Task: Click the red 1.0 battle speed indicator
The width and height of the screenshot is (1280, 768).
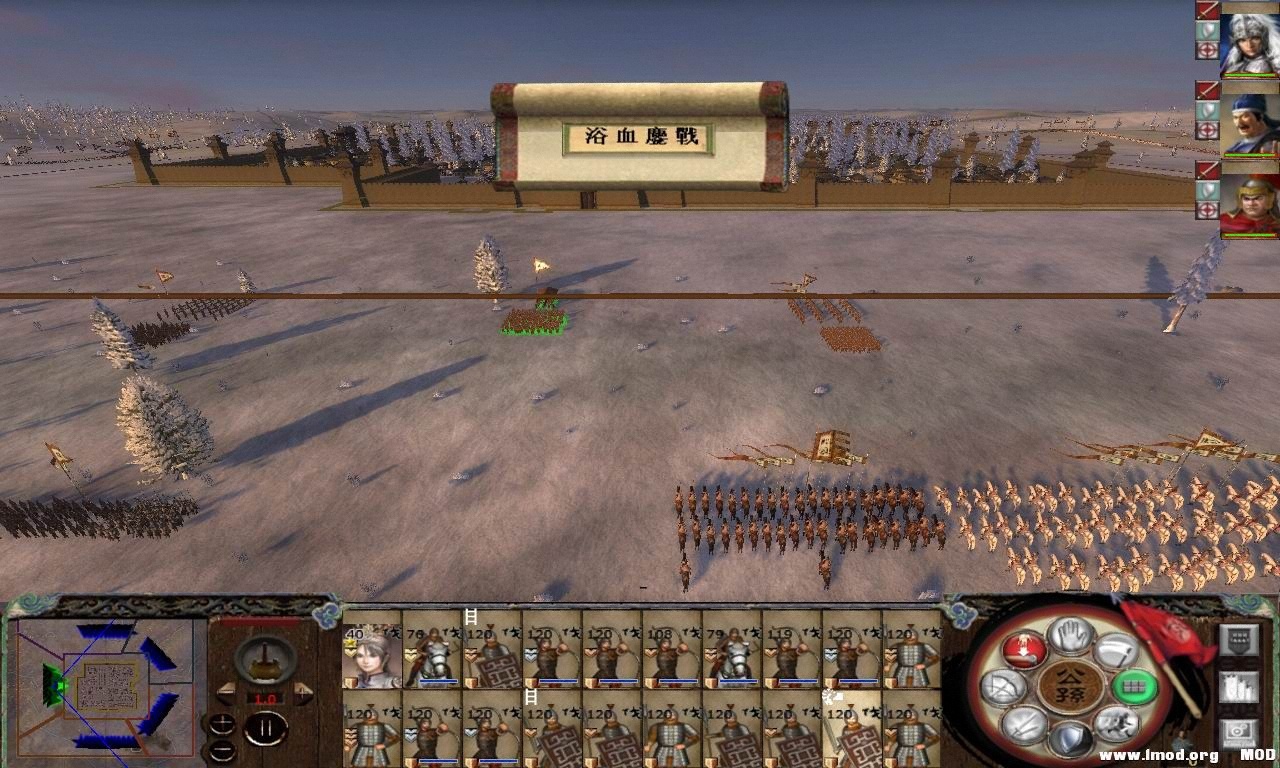Action: click(265, 698)
